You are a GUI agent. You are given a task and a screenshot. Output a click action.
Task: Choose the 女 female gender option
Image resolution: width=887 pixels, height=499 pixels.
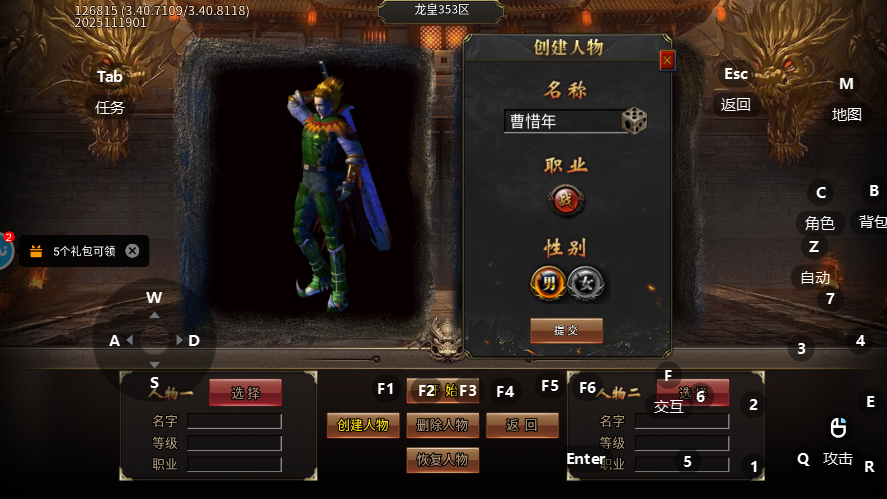(585, 283)
